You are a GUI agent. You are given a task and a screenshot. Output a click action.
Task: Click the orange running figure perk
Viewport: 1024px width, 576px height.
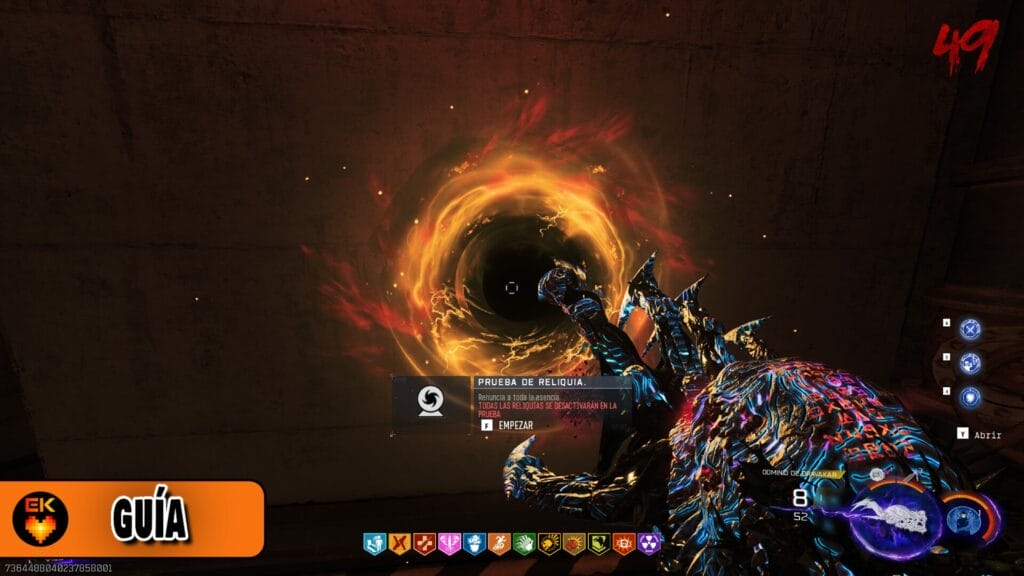pyautogui.click(x=498, y=543)
